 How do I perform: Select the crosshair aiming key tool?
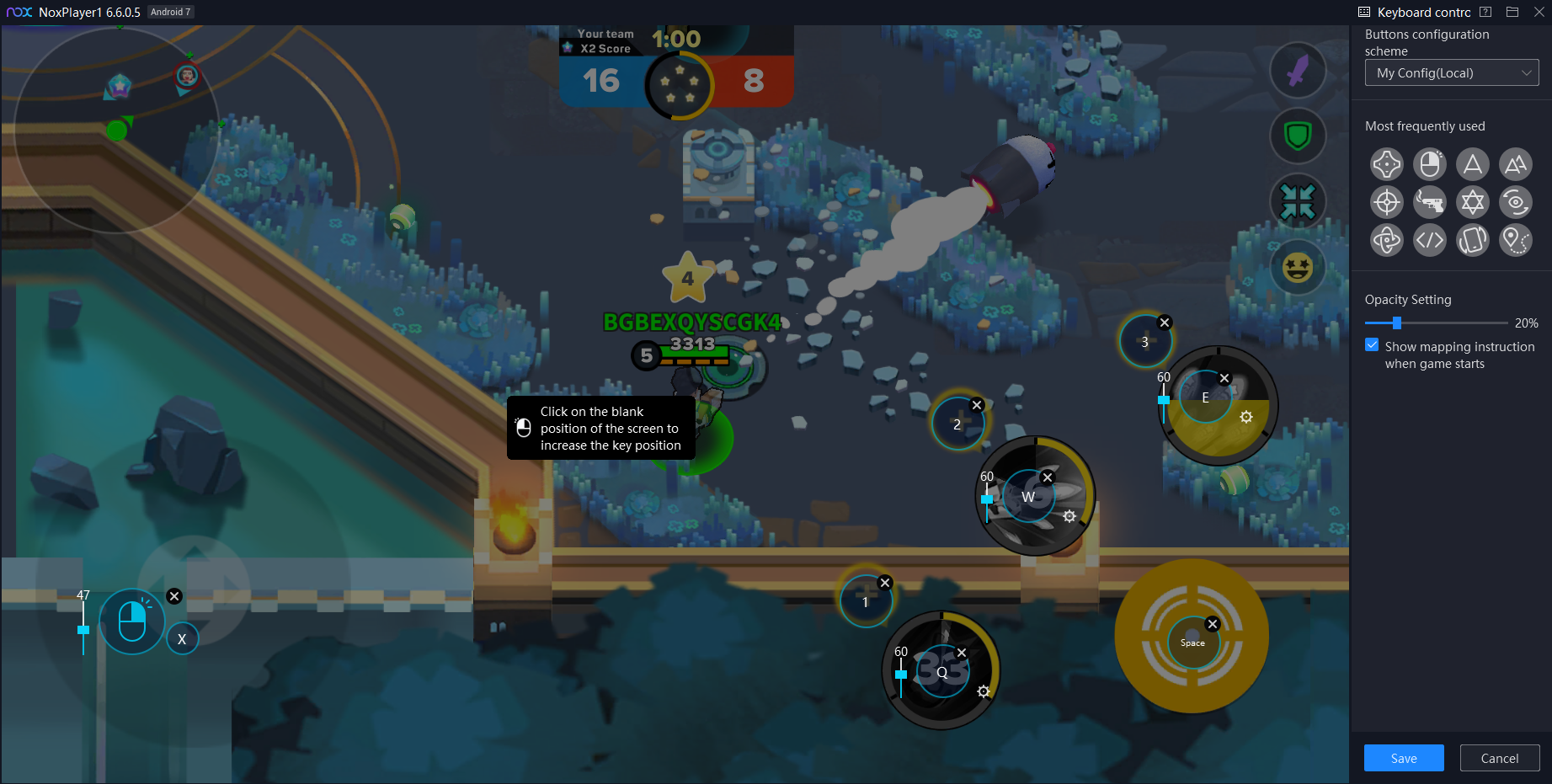[x=1386, y=202]
